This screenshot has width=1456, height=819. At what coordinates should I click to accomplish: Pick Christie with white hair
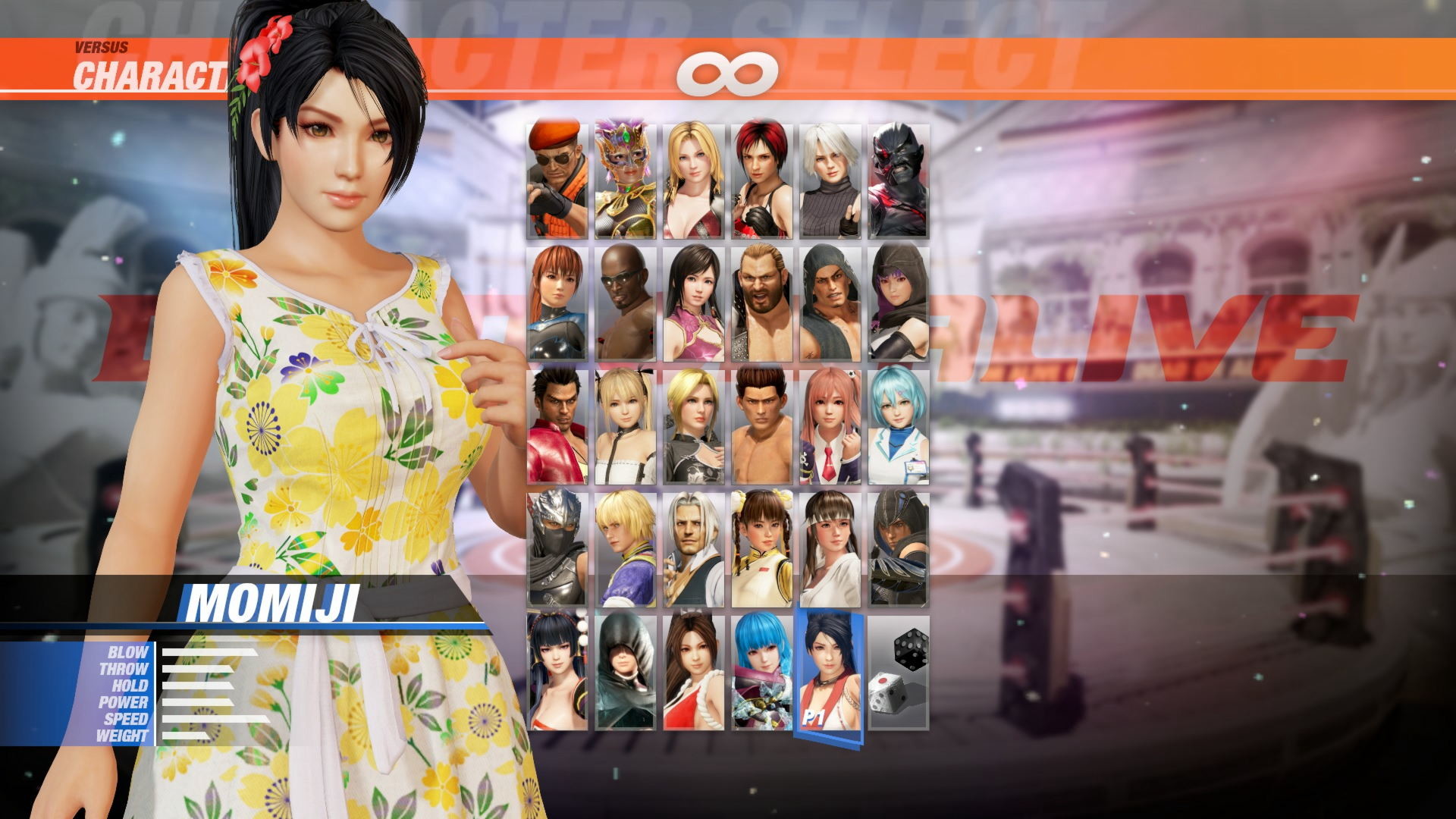830,174
